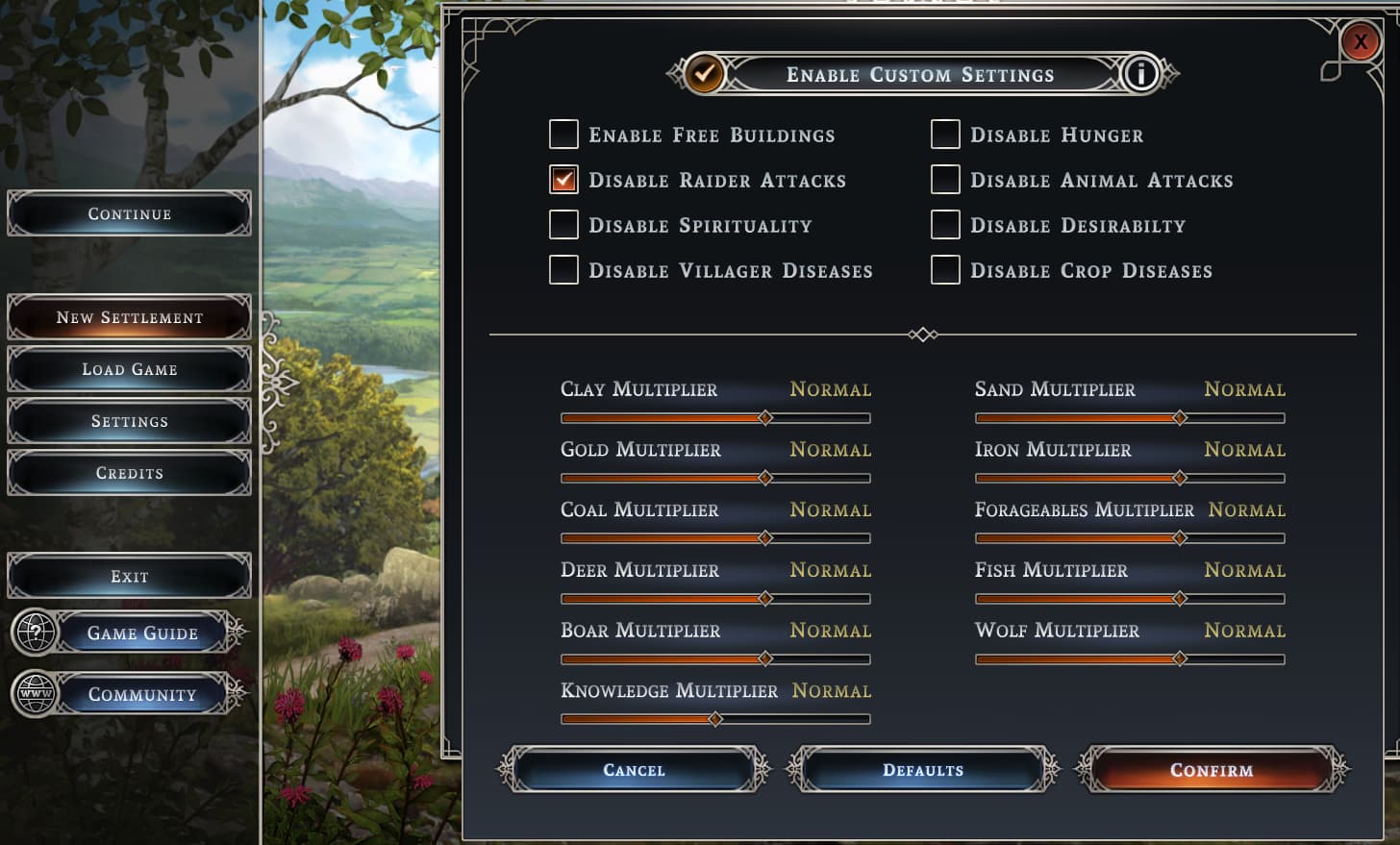Show info for Enable Custom Settings
Screen dimensions: 1400x845
point(1140,74)
